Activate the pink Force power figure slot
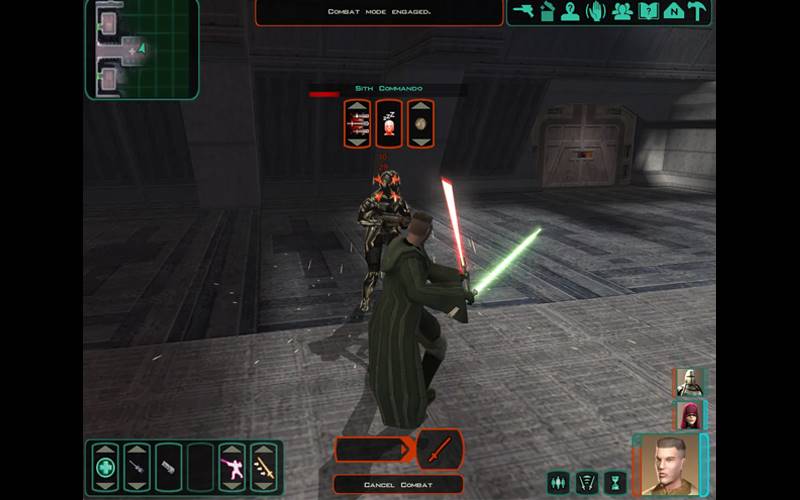 [x=233, y=467]
